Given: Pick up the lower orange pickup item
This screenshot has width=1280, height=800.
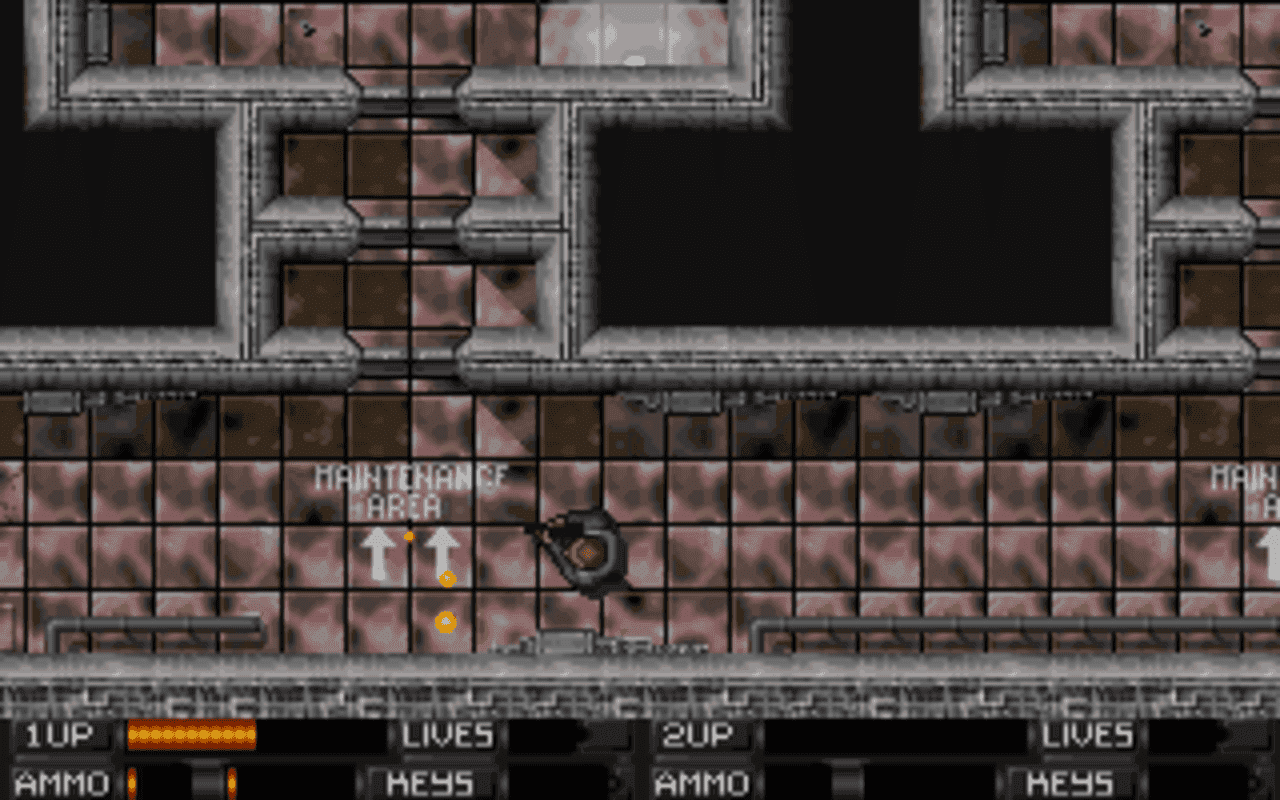Looking at the screenshot, I should (x=446, y=621).
